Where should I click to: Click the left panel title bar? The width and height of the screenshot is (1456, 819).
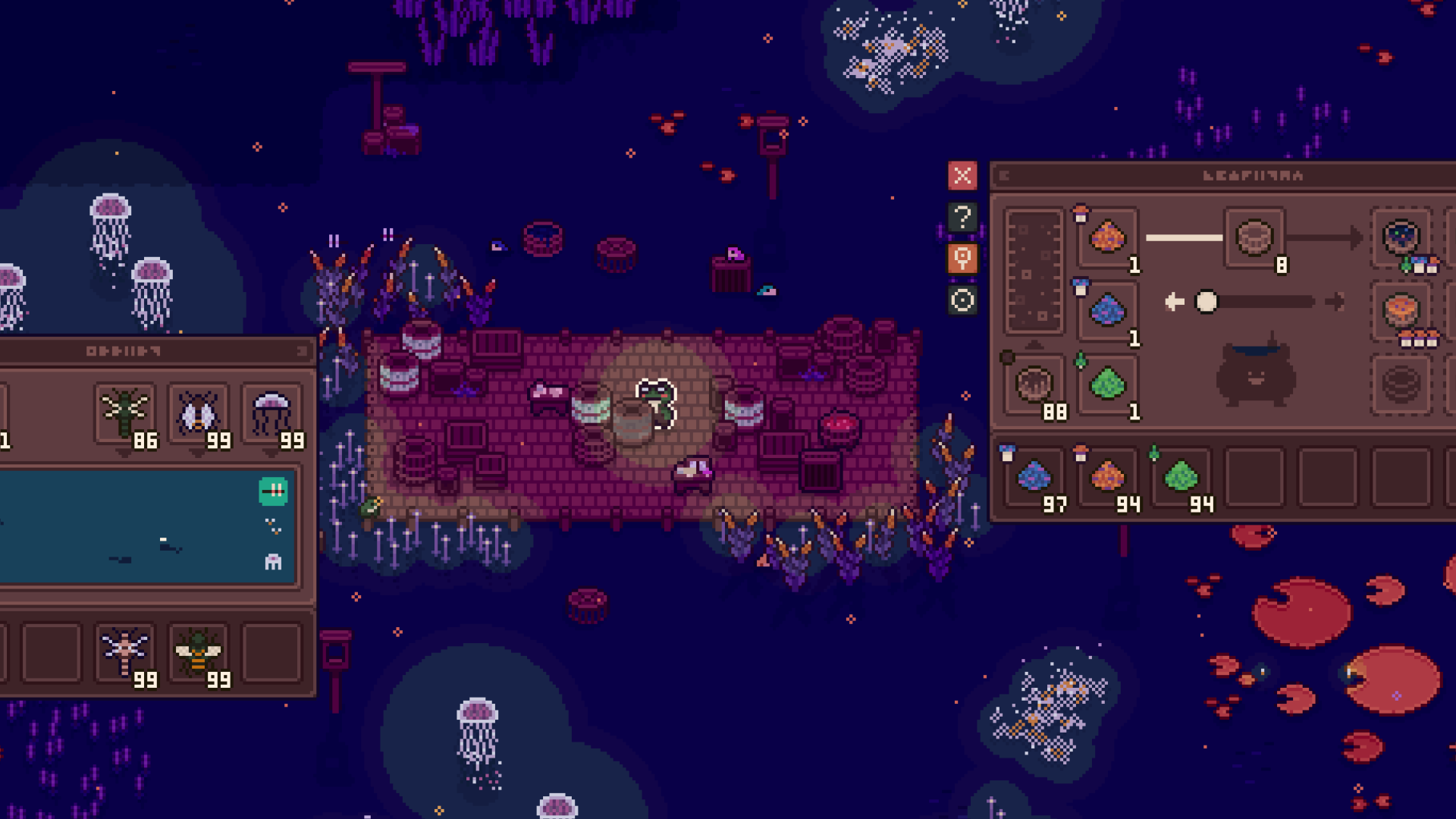tap(152, 351)
